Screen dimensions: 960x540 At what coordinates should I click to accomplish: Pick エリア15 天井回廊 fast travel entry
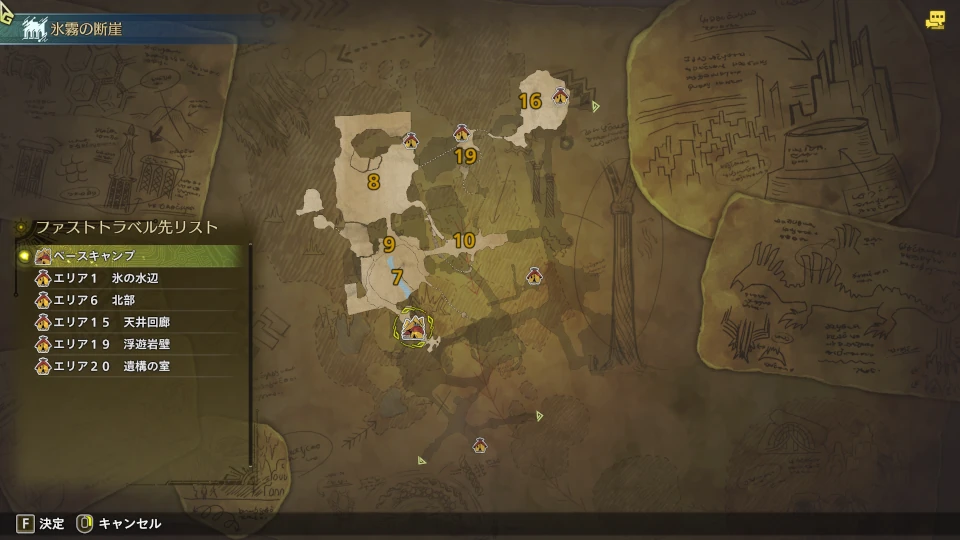[130, 323]
